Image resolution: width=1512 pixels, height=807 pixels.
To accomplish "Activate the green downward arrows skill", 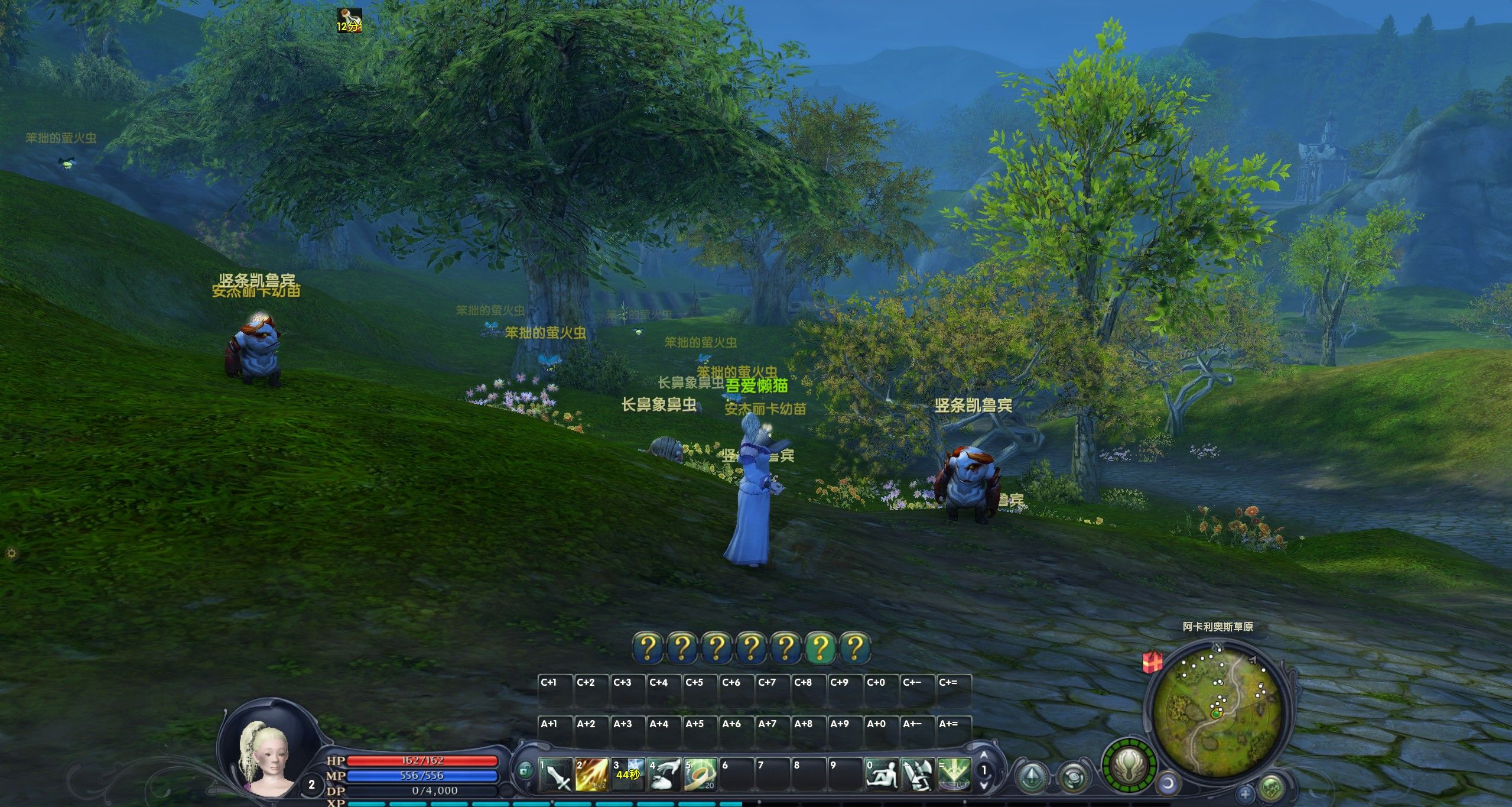I will tap(954, 774).
